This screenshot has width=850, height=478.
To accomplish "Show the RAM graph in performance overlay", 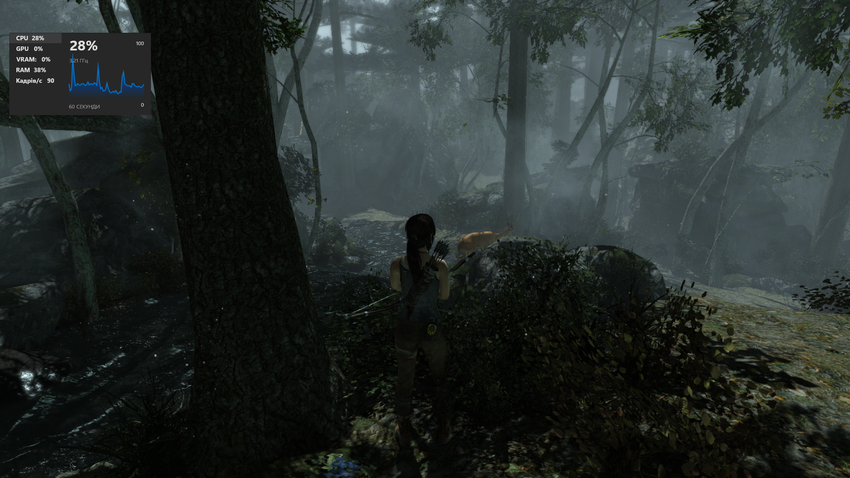I will tap(31, 70).
